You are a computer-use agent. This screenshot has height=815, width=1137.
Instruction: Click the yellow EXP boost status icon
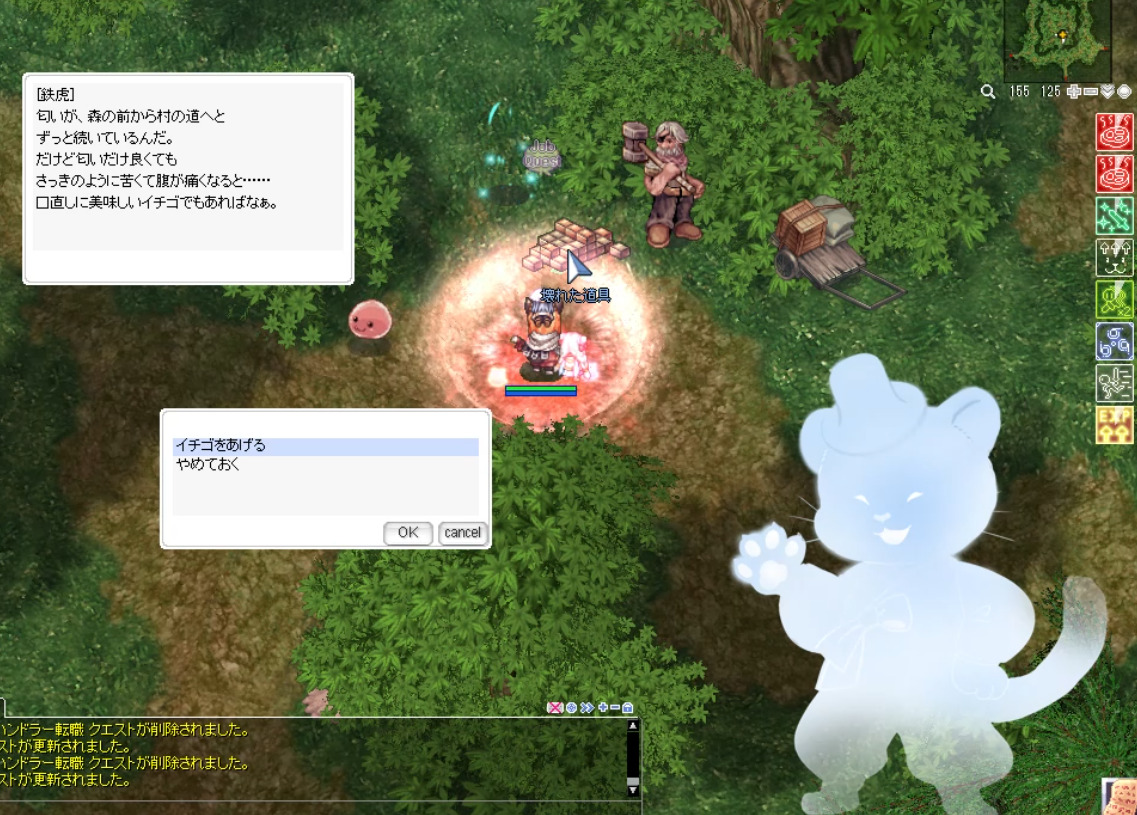[x=1115, y=426]
